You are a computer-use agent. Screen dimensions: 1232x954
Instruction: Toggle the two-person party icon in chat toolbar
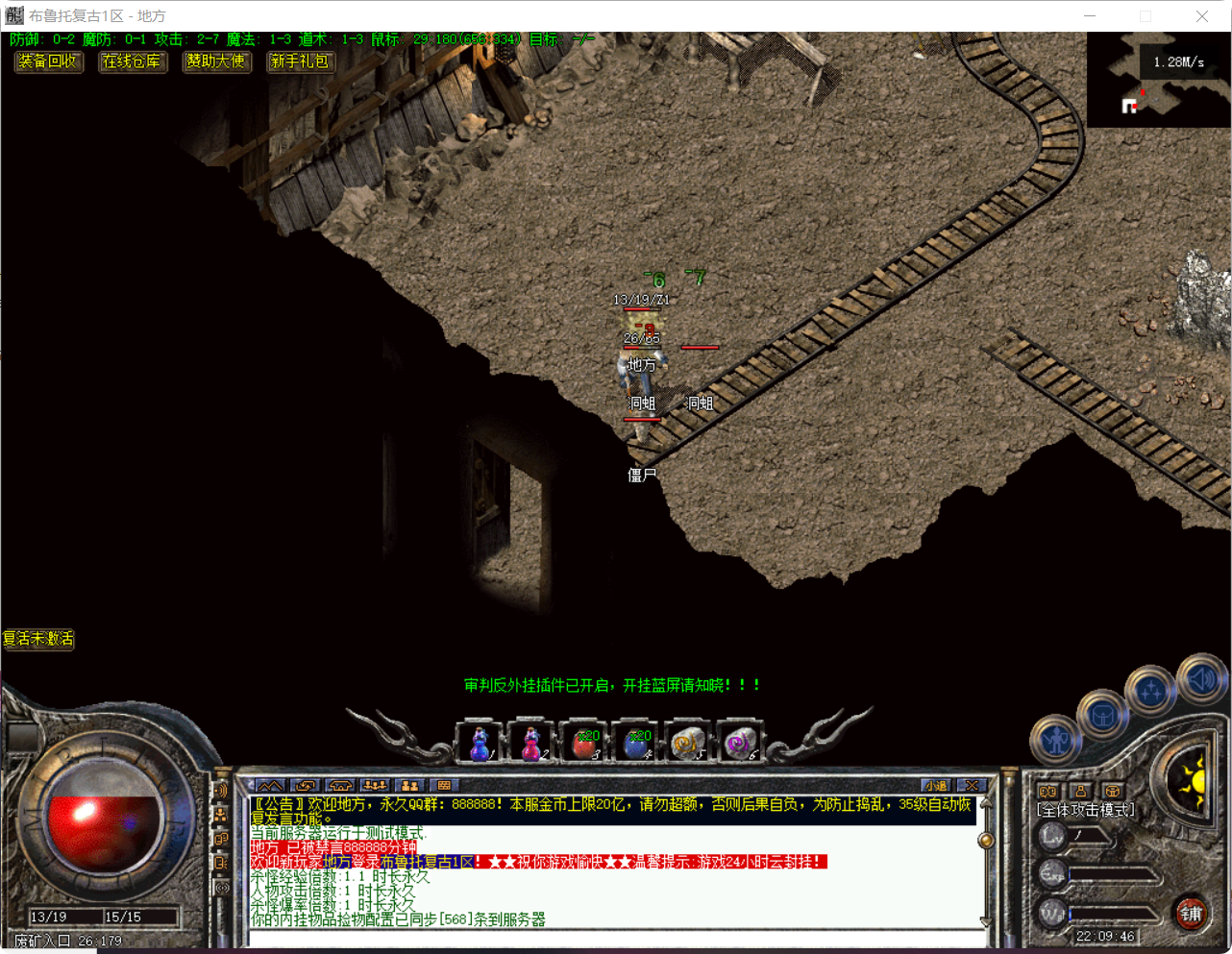click(x=412, y=785)
